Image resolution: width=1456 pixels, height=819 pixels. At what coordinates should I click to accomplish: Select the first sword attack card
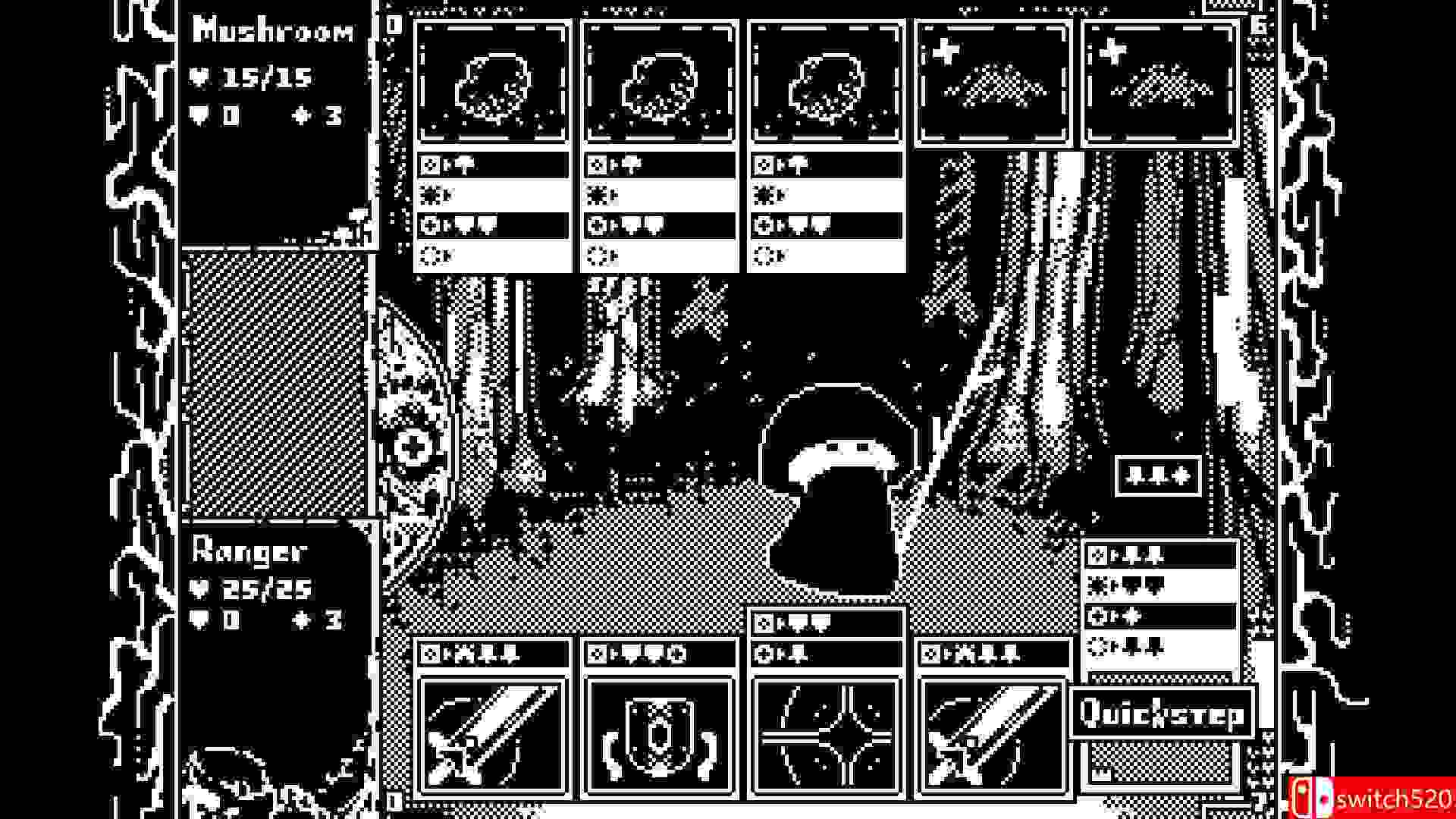[x=494, y=732]
